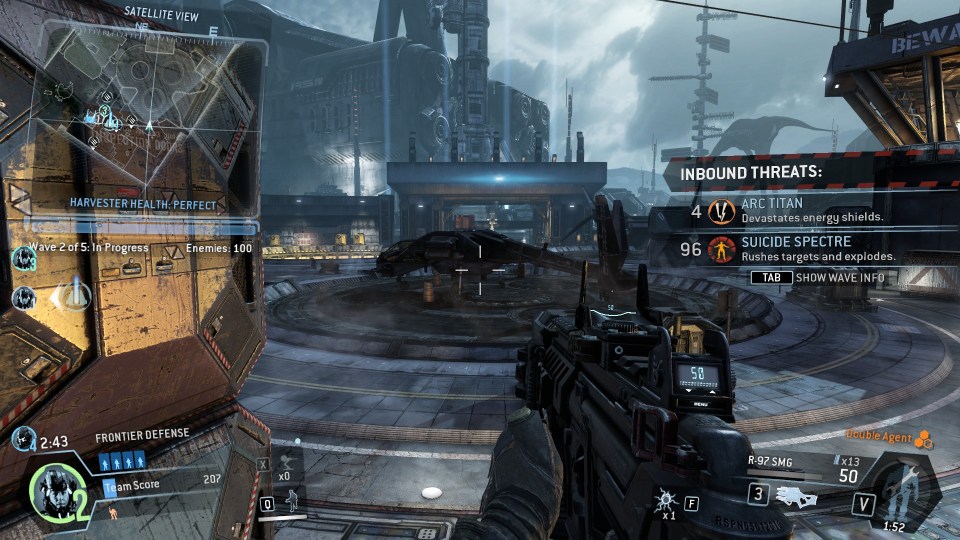This screenshot has height=540, width=960.
Task: Activate the arc grenade ordnance icon
Action: coord(663,497)
